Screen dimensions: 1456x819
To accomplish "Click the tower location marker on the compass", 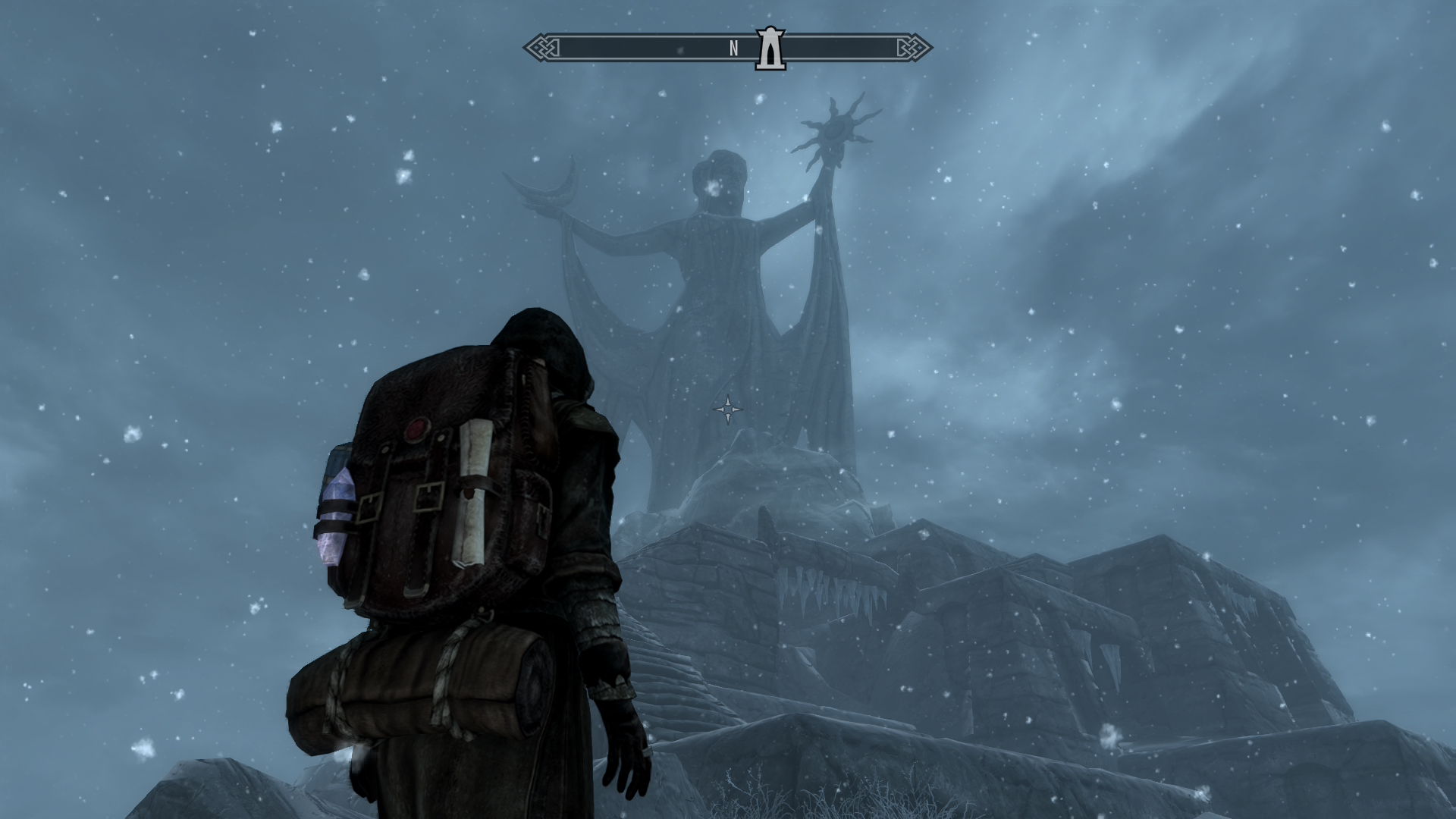I will tap(769, 49).
